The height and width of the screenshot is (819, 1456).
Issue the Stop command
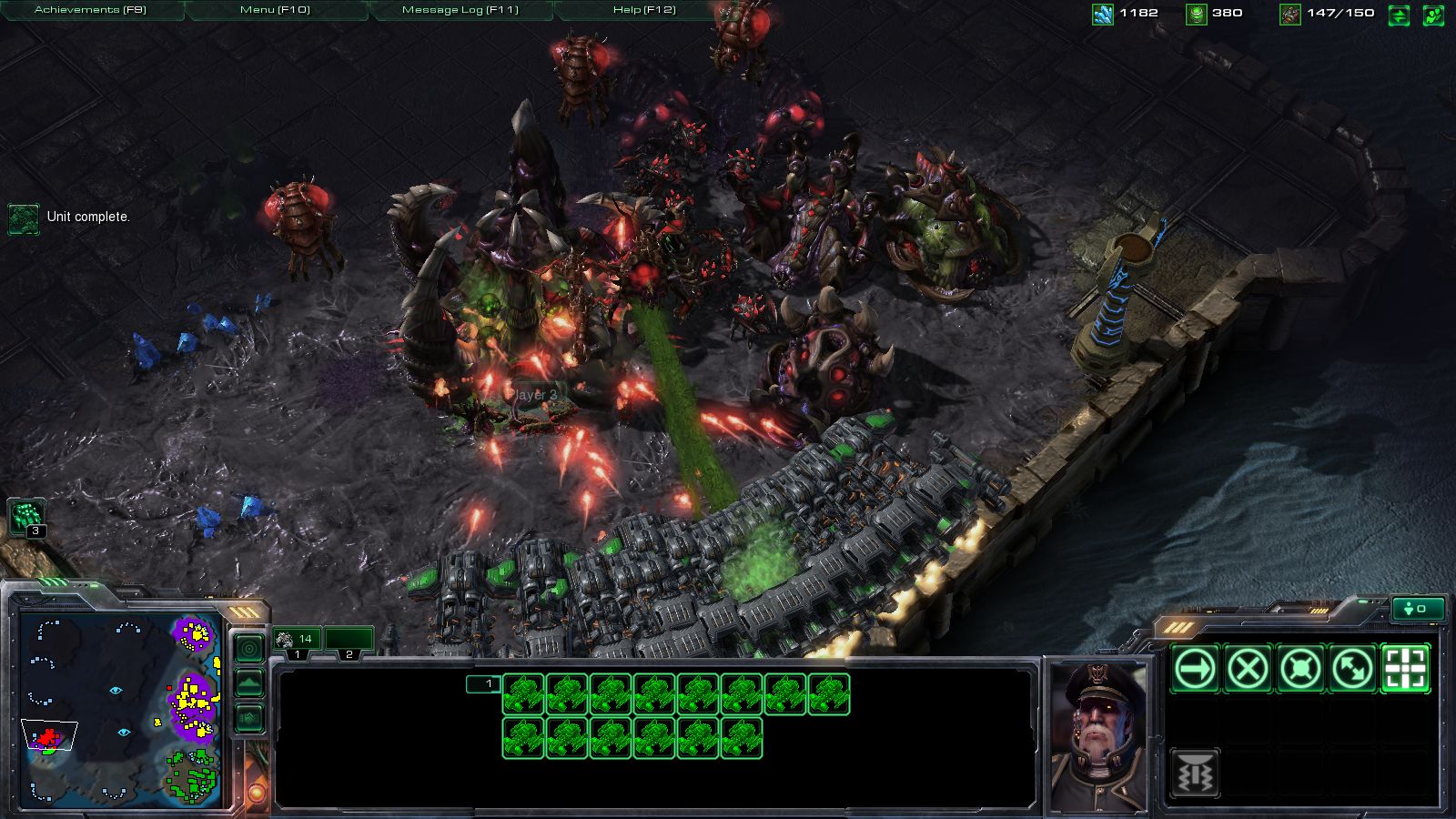[x=1249, y=670]
